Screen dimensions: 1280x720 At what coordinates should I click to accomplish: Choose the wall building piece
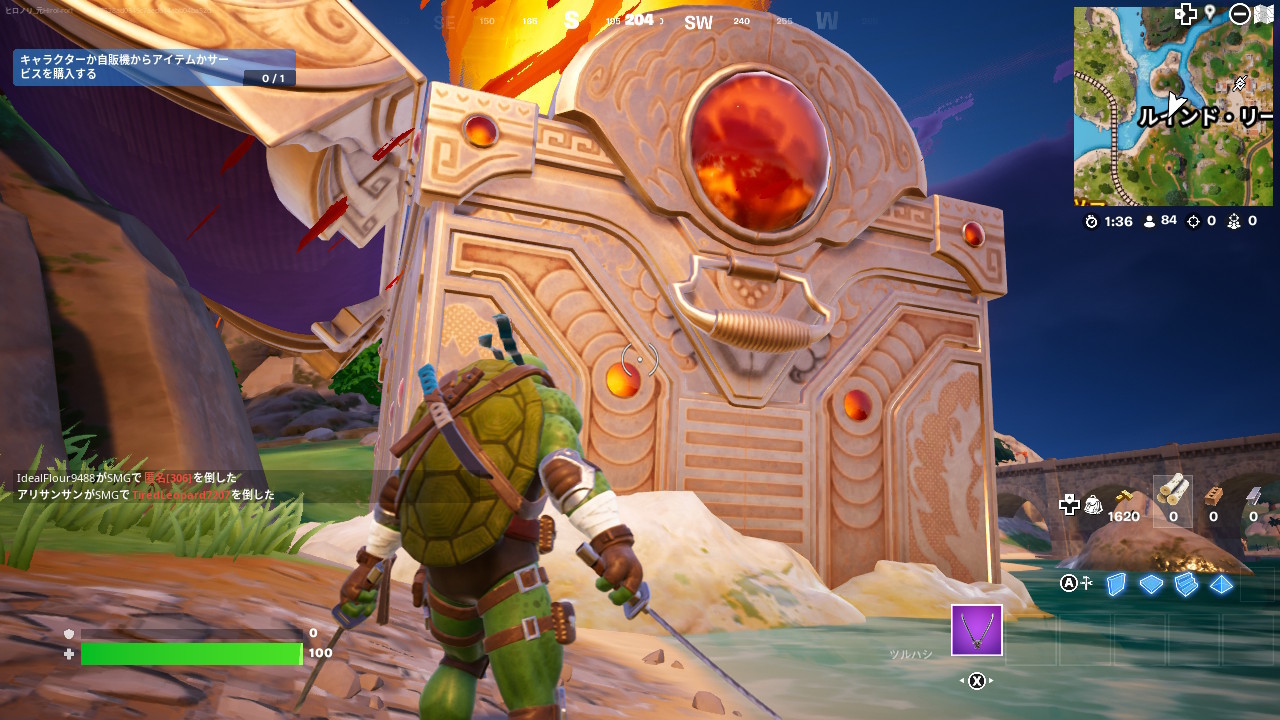pos(1116,584)
